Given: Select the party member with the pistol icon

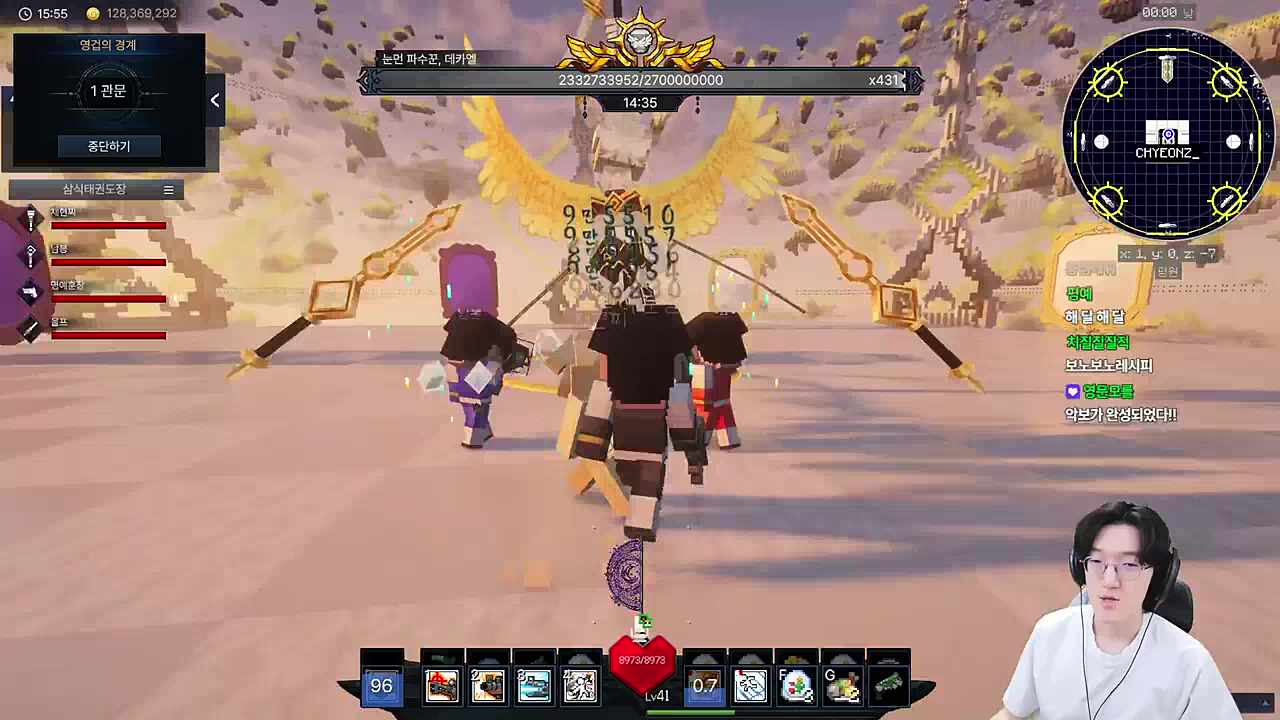Looking at the screenshot, I should [31, 291].
